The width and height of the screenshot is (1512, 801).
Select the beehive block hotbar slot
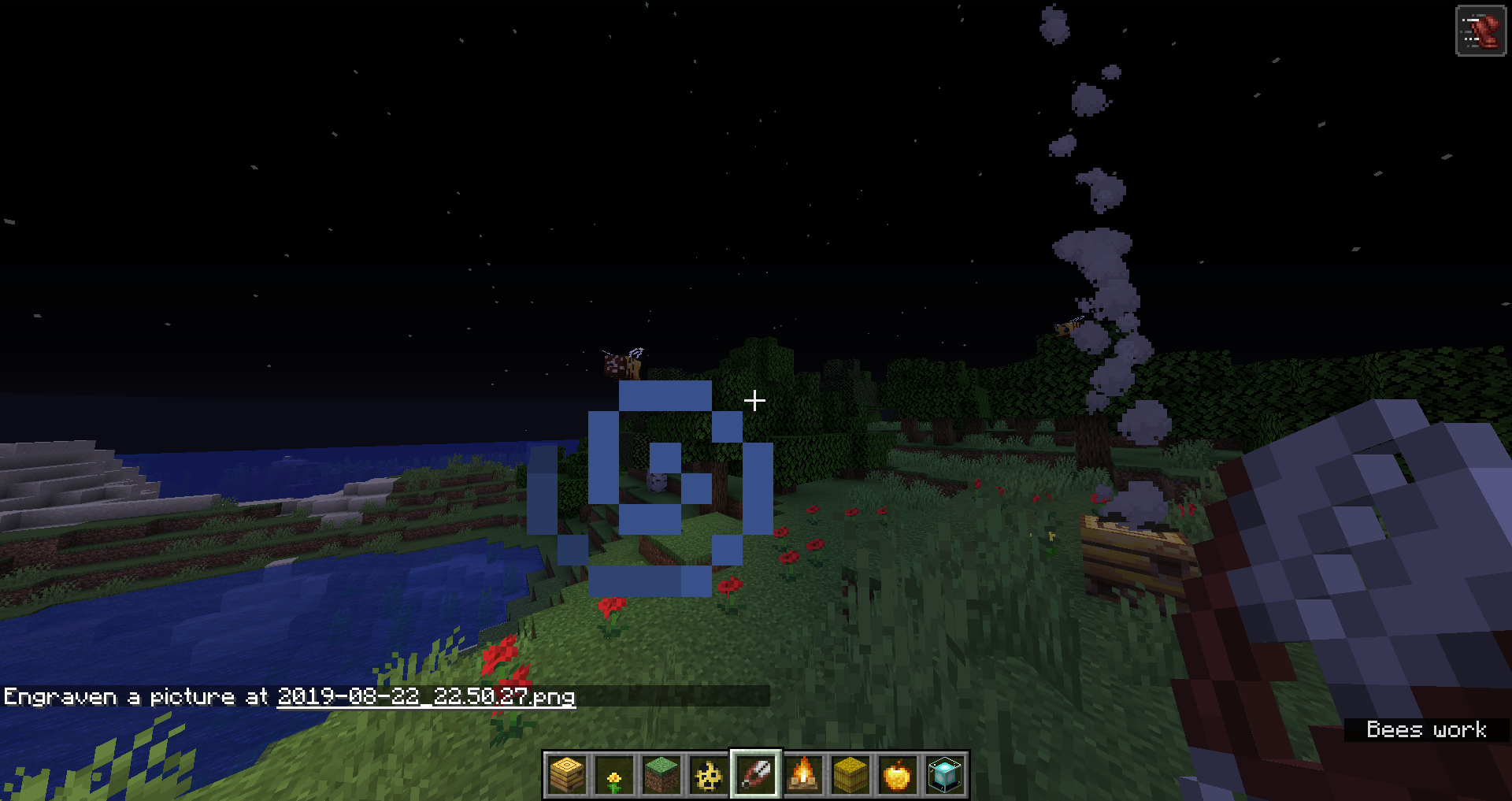click(567, 775)
